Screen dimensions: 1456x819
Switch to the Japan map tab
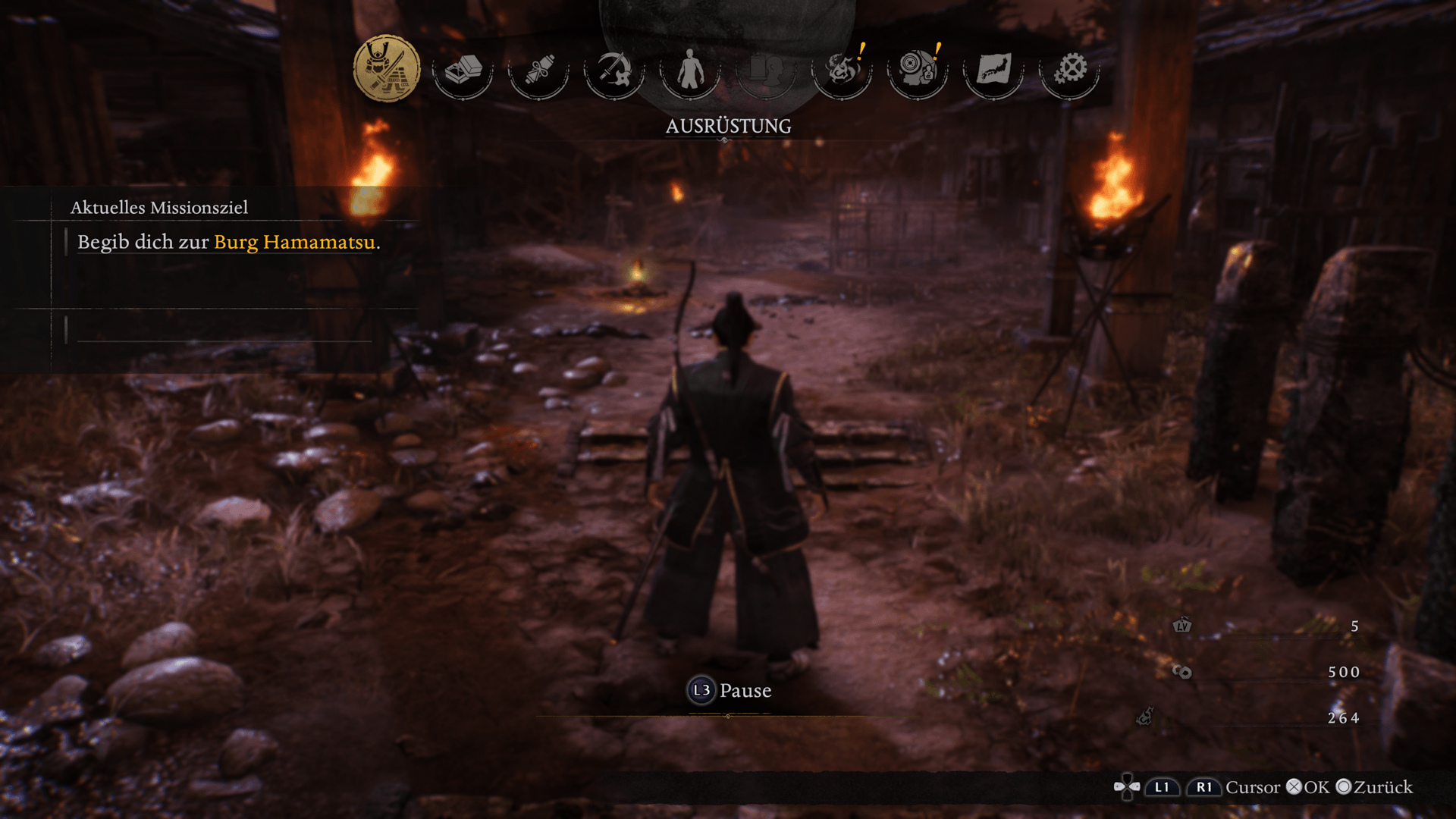coord(993,70)
